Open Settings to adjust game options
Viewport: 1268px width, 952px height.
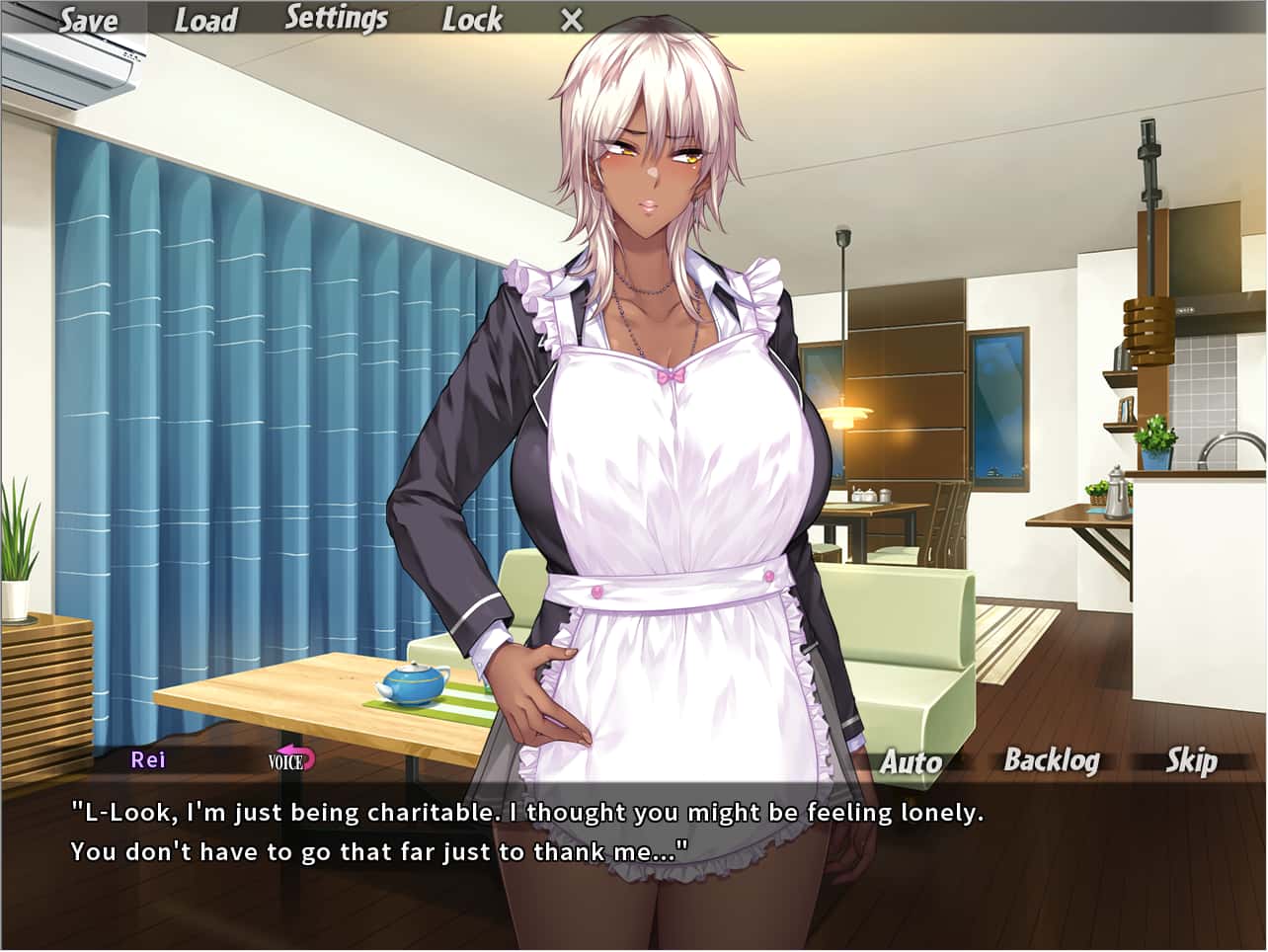coord(338,17)
